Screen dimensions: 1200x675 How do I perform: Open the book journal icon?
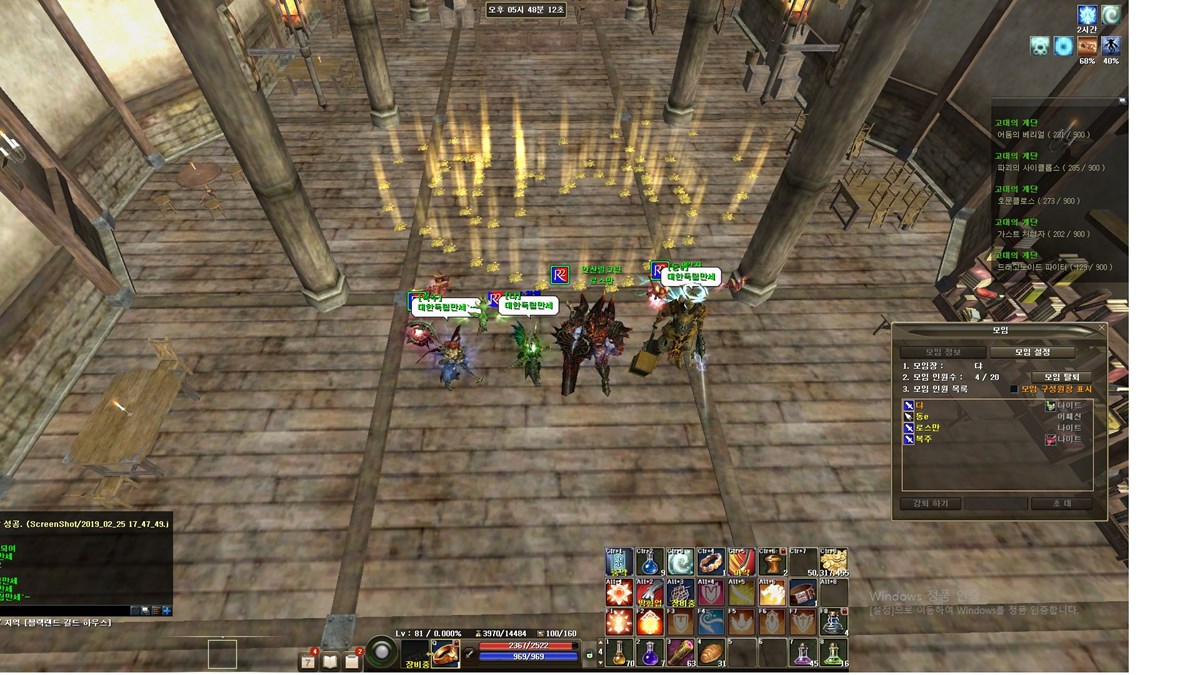(331, 661)
